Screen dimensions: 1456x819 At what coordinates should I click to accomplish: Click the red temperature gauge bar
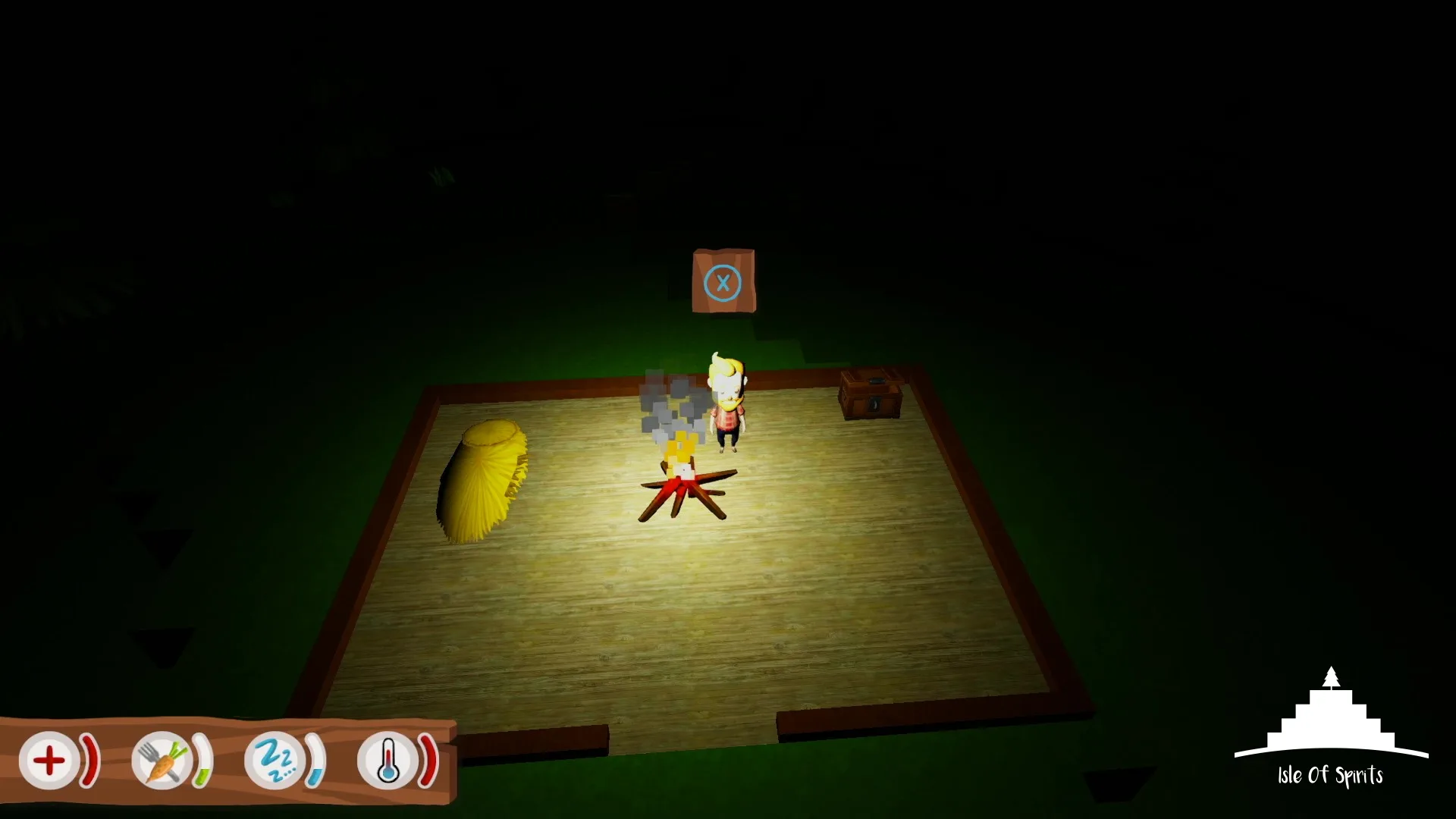(x=428, y=758)
